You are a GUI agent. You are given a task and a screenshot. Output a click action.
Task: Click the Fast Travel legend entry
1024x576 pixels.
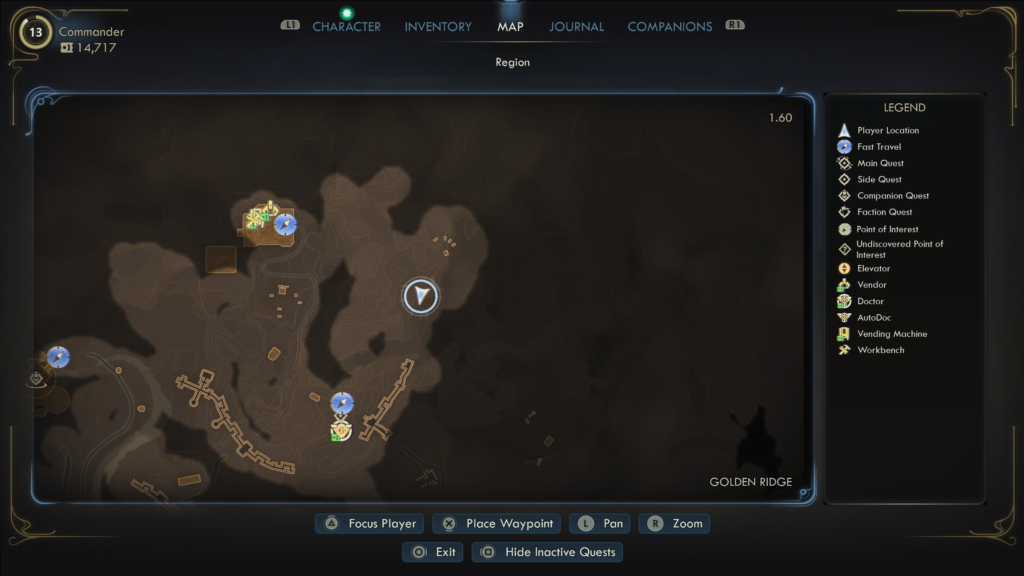coord(879,147)
